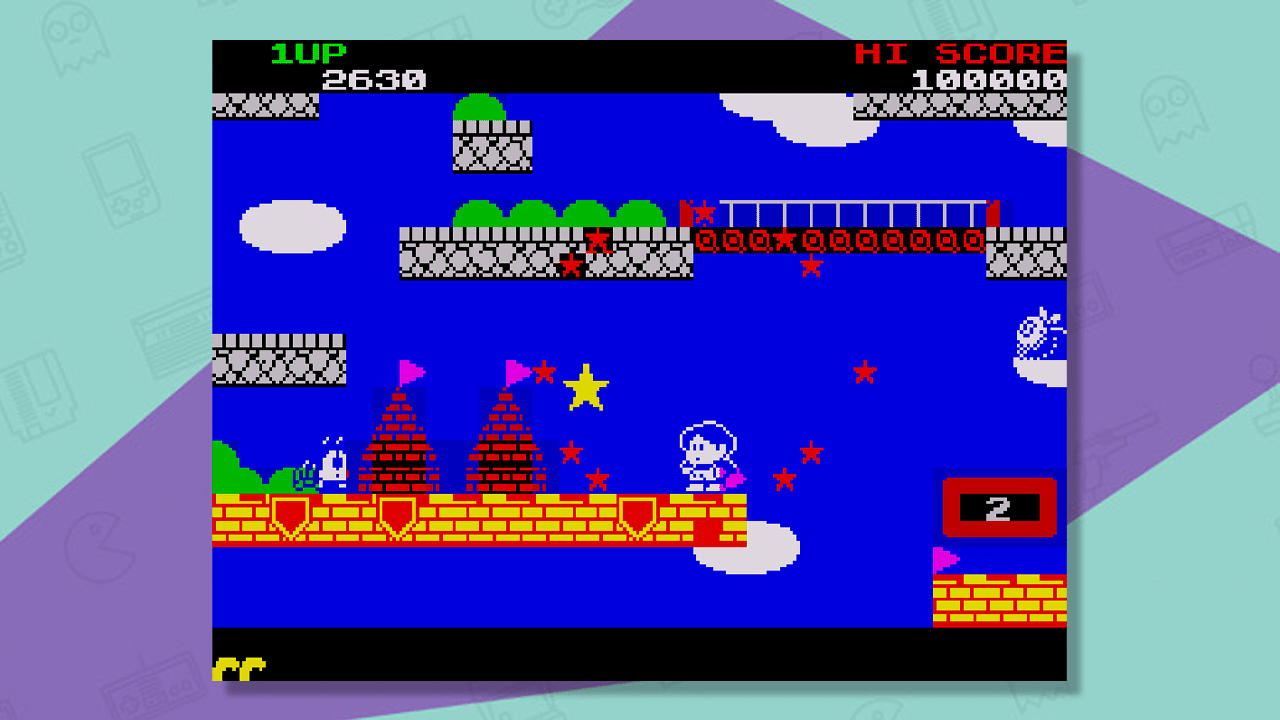Viewport: 1280px width, 720px height.
Task: Click the rabbit enemy near the green bush
Action: click(330, 465)
